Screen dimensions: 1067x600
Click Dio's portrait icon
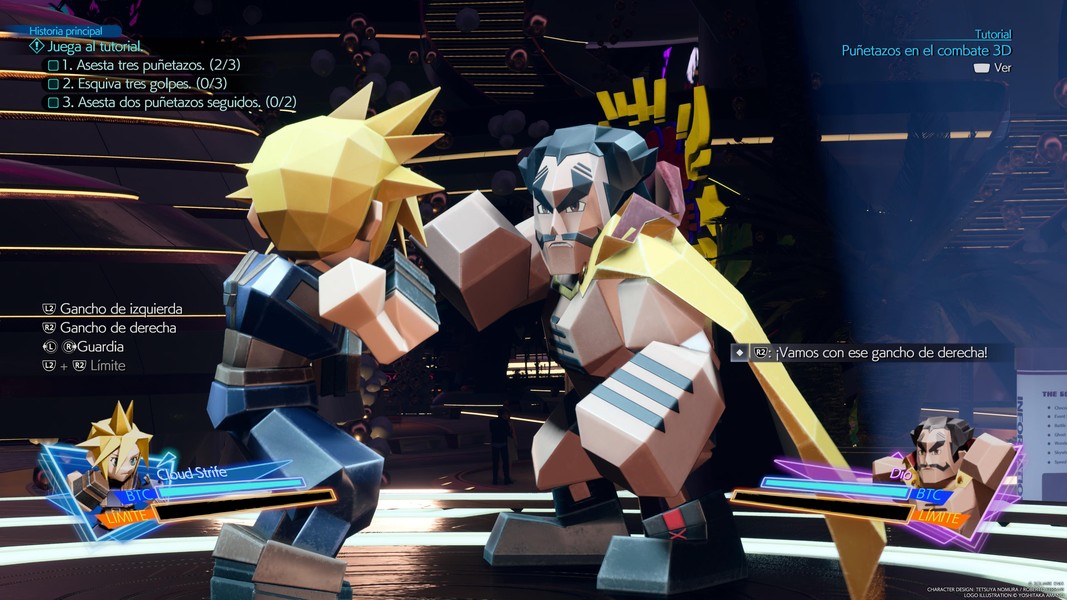pyautogui.click(x=943, y=462)
